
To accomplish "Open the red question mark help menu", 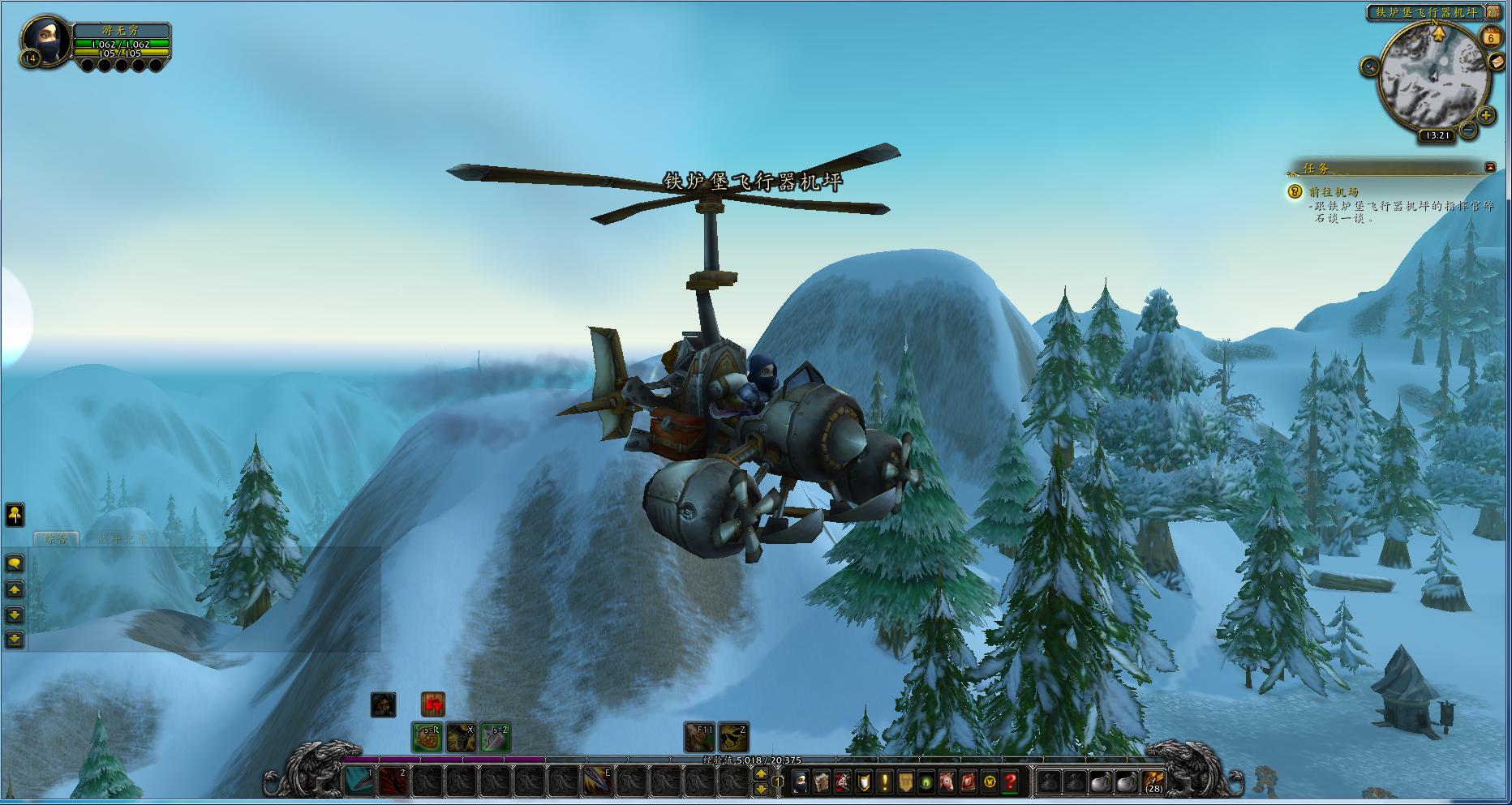I will pos(1011,782).
